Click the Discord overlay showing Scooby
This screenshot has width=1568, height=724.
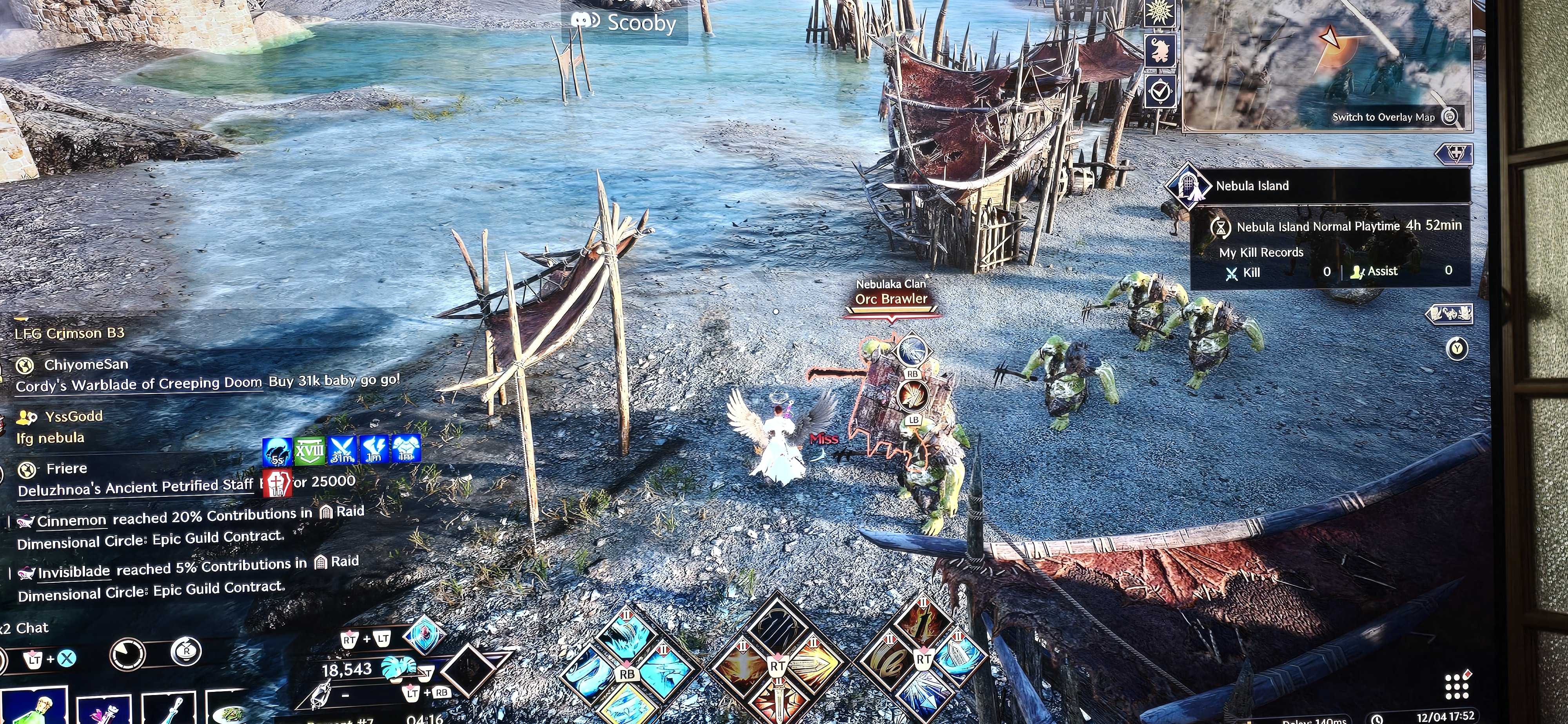coord(624,23)
